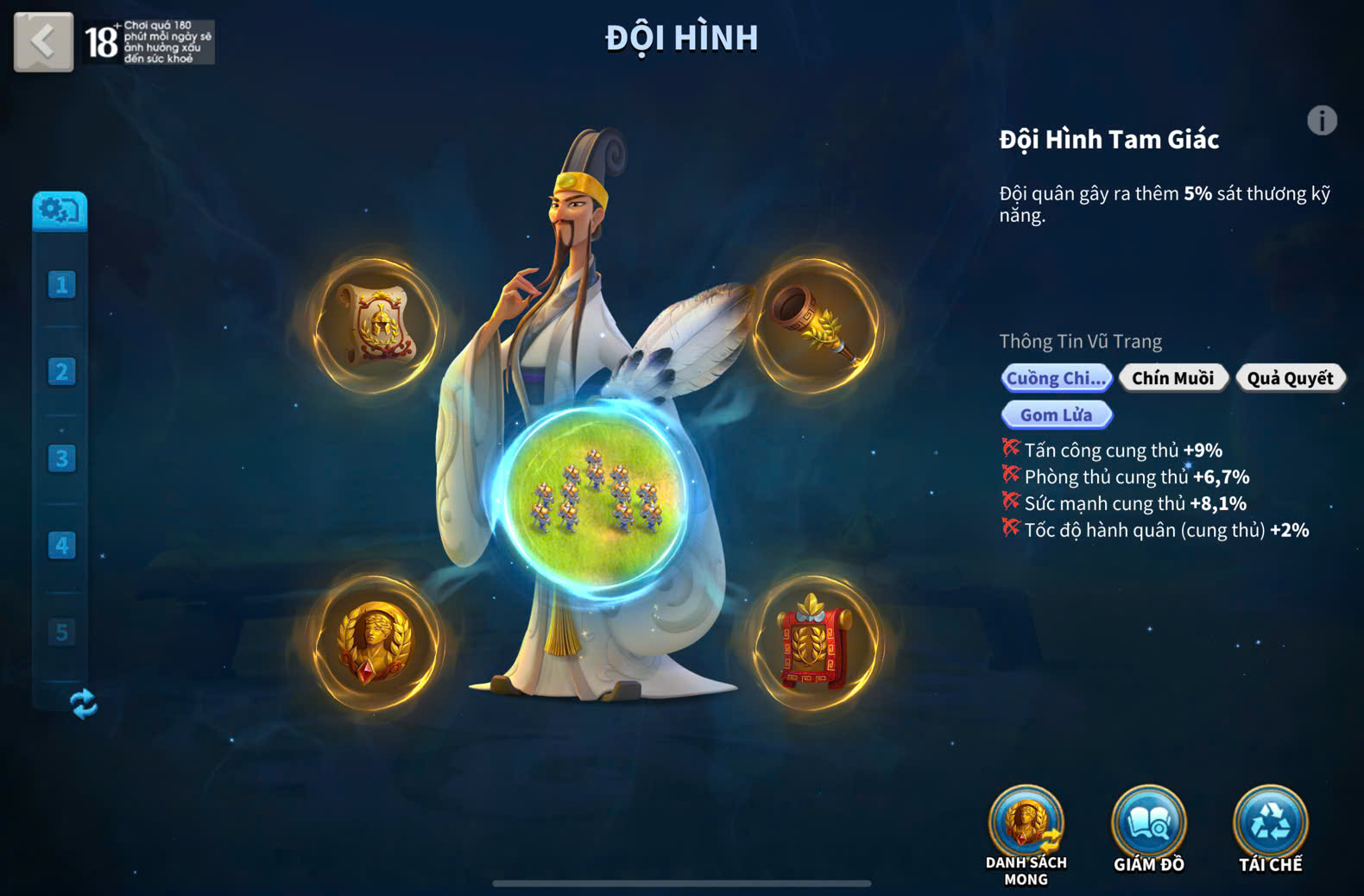Show the Chín Muồi attribute tag

coord(1172,378)
